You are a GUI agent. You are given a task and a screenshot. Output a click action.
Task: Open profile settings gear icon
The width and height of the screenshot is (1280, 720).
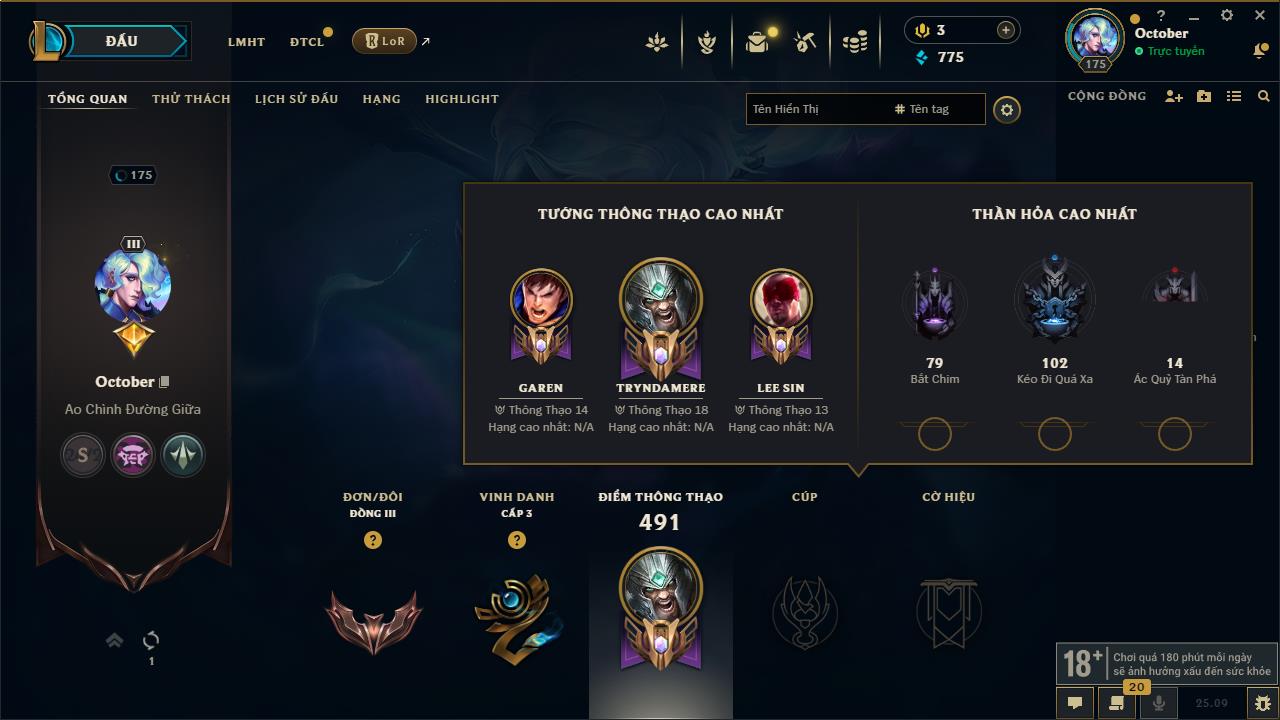point(1007,110)
